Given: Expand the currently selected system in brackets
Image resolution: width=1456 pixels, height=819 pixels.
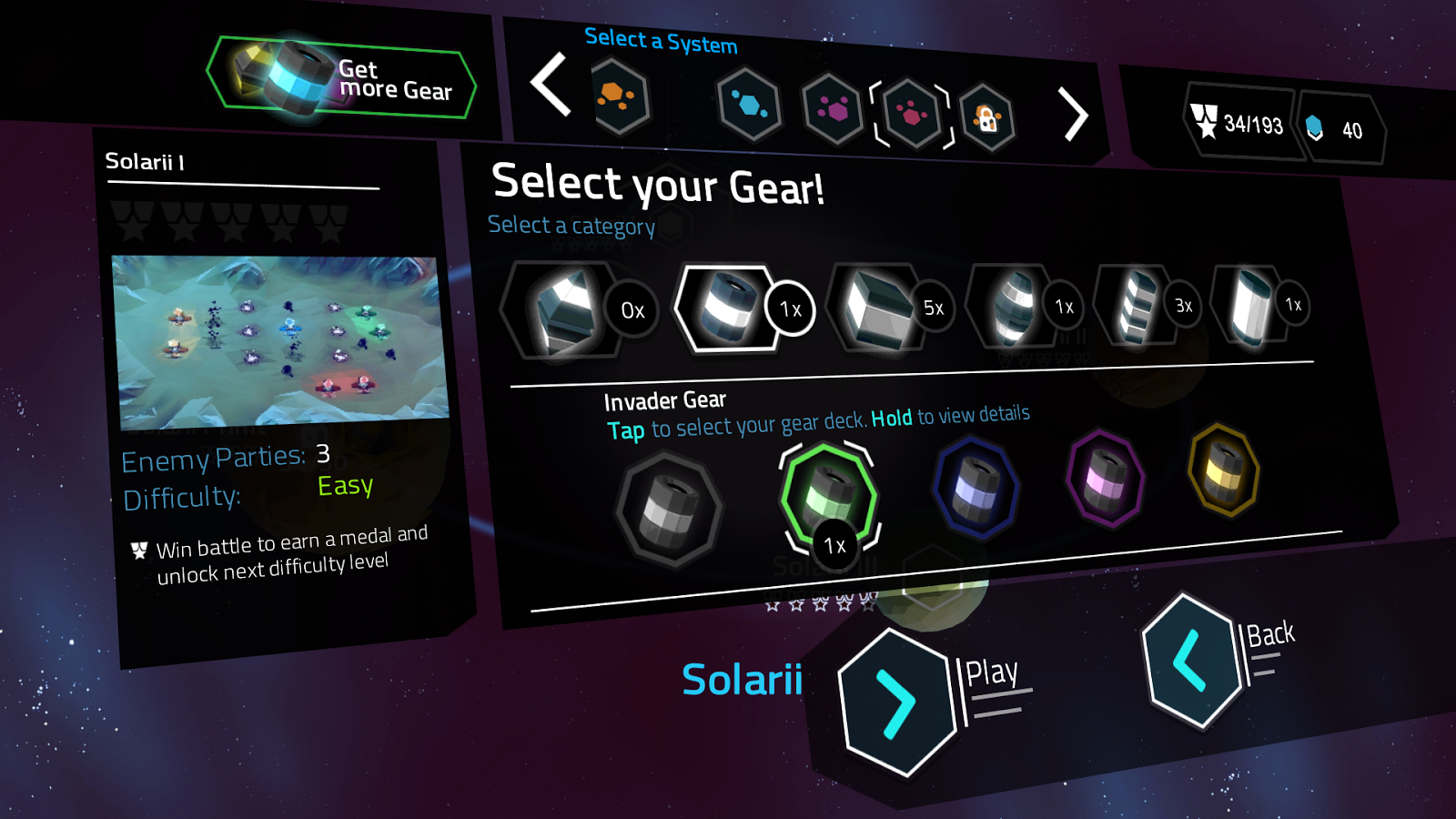Looking at the screenshot, I should click(910, 109).
